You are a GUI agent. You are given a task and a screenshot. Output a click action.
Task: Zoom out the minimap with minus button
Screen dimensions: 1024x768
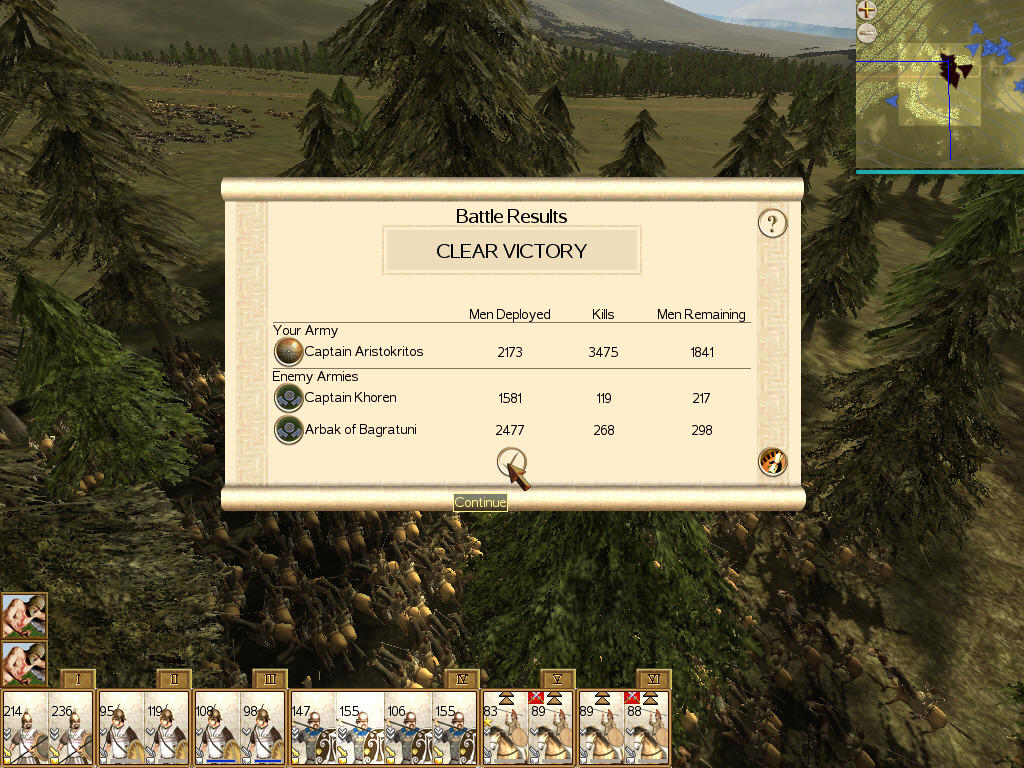click(867, 33)
